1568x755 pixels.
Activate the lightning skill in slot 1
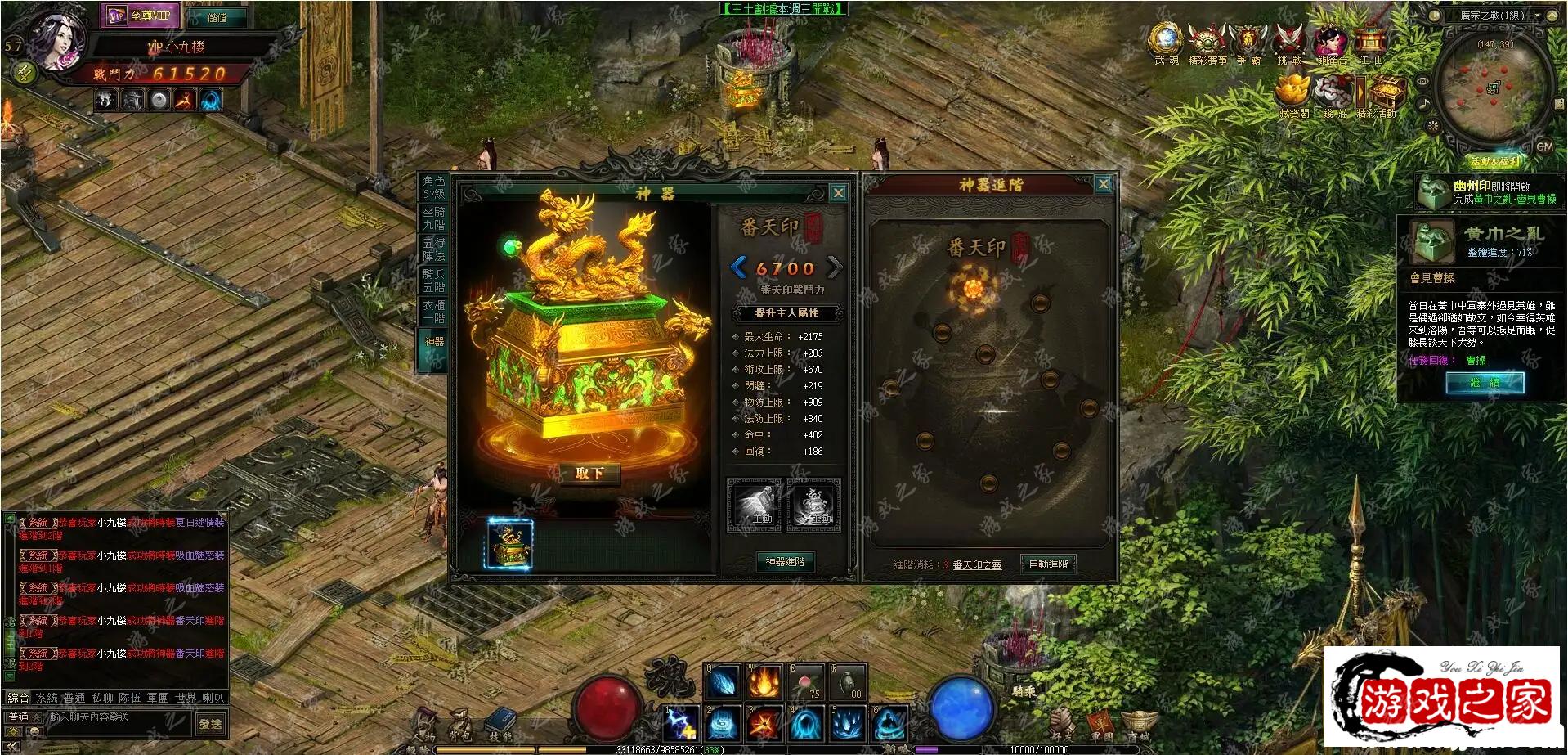681,725
